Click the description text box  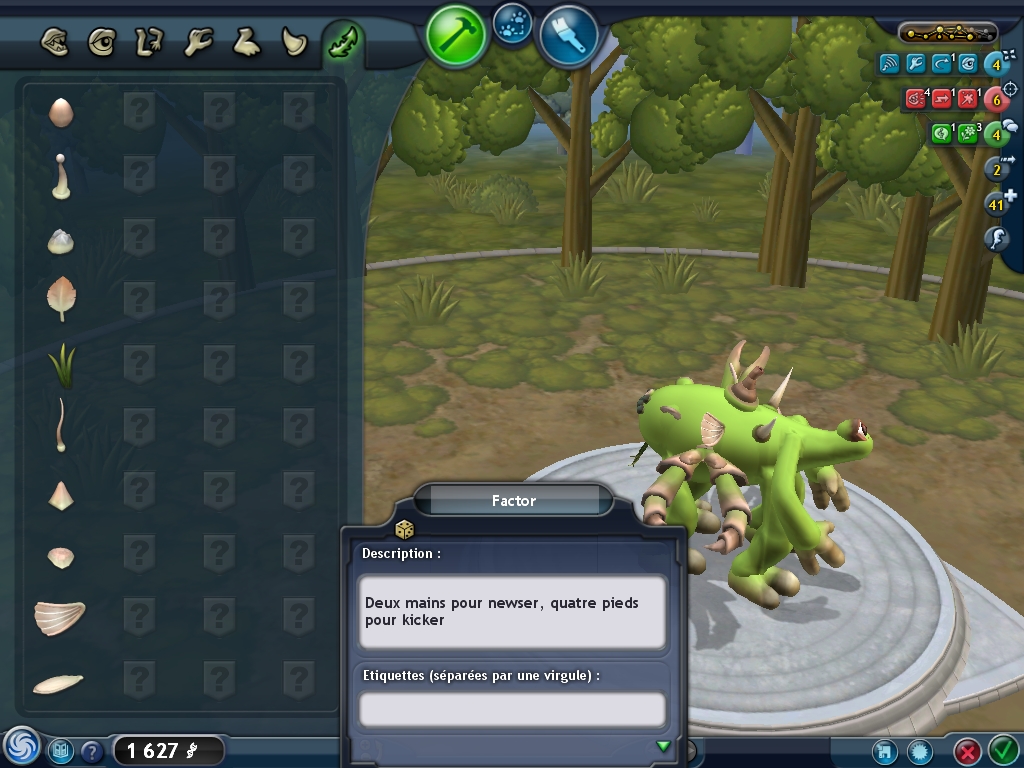(512, 611)
